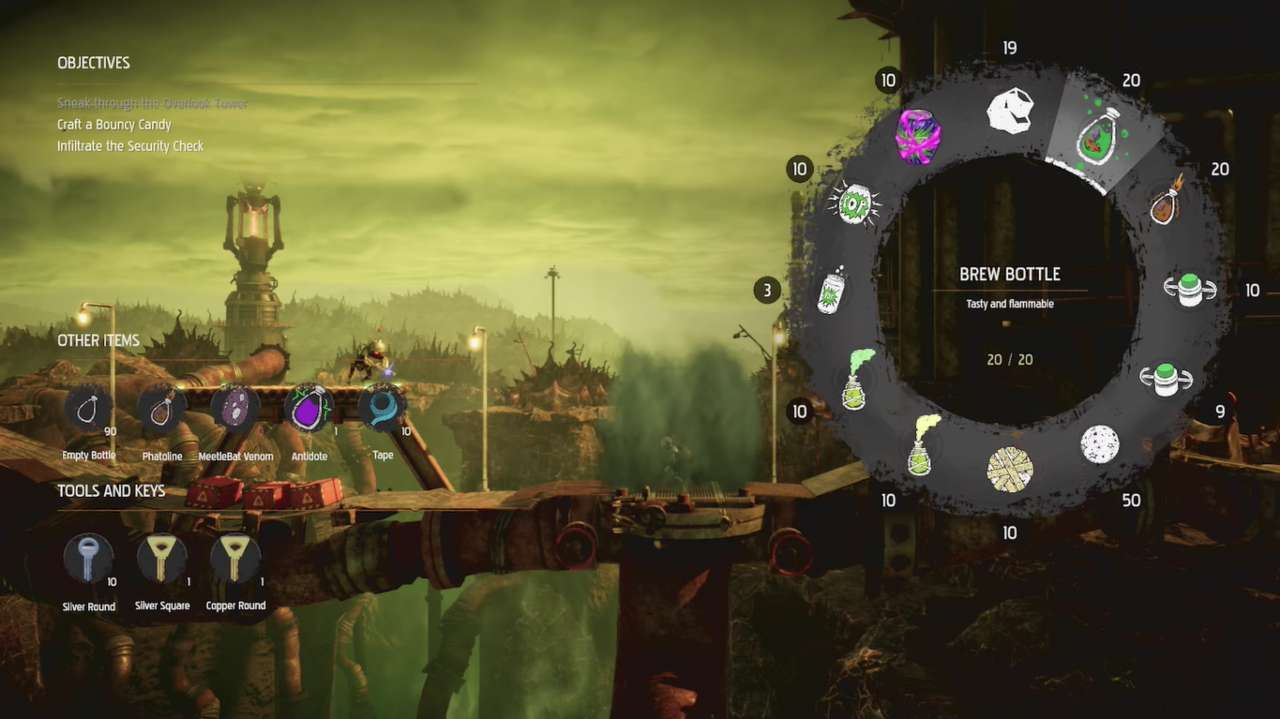This screenshot has width=1280, height=719.
Task: Click the Empty Bottle item icon
Action: [89, 408]
